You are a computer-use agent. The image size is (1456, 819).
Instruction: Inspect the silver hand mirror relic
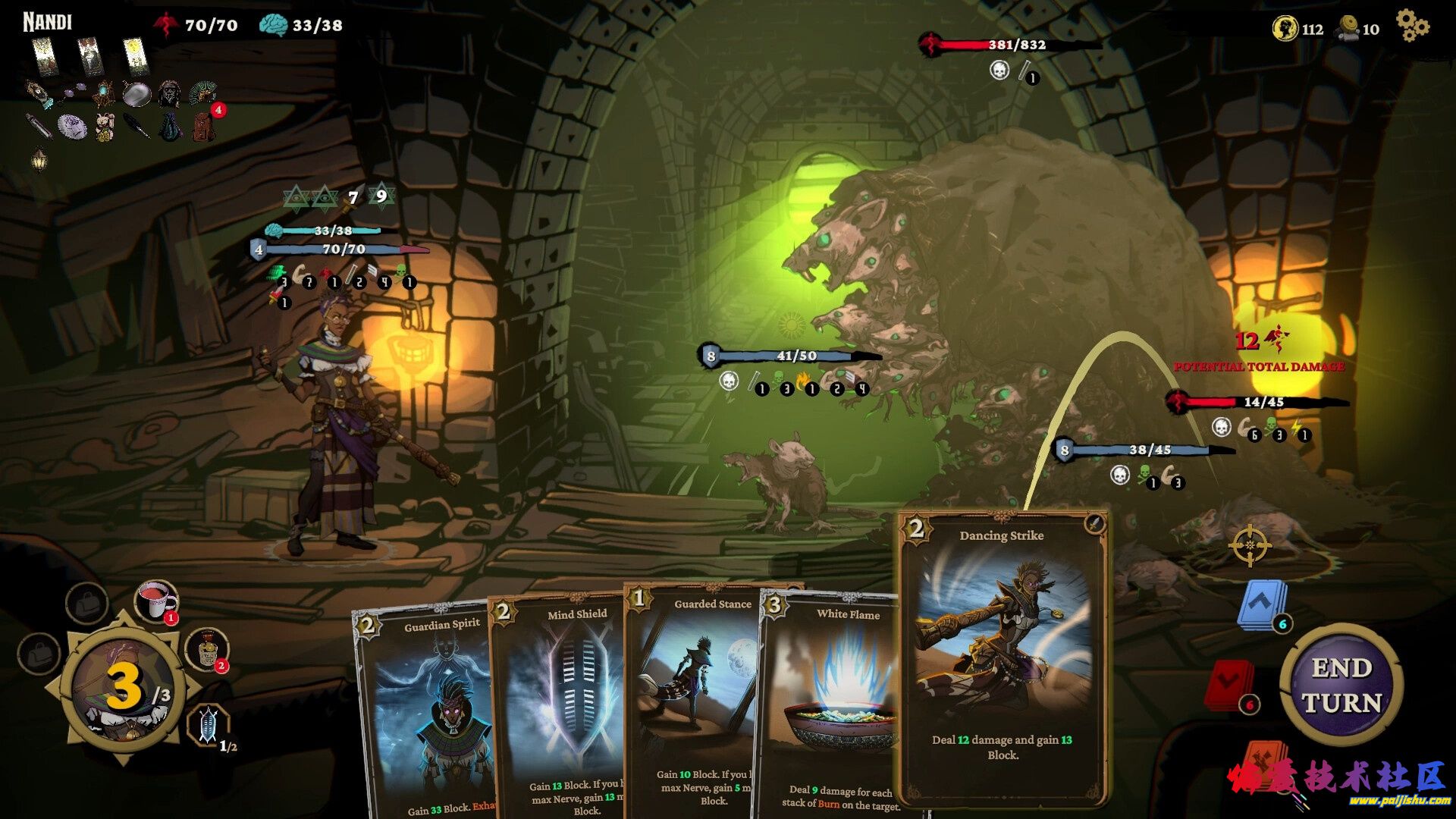[x=136, y=94]
